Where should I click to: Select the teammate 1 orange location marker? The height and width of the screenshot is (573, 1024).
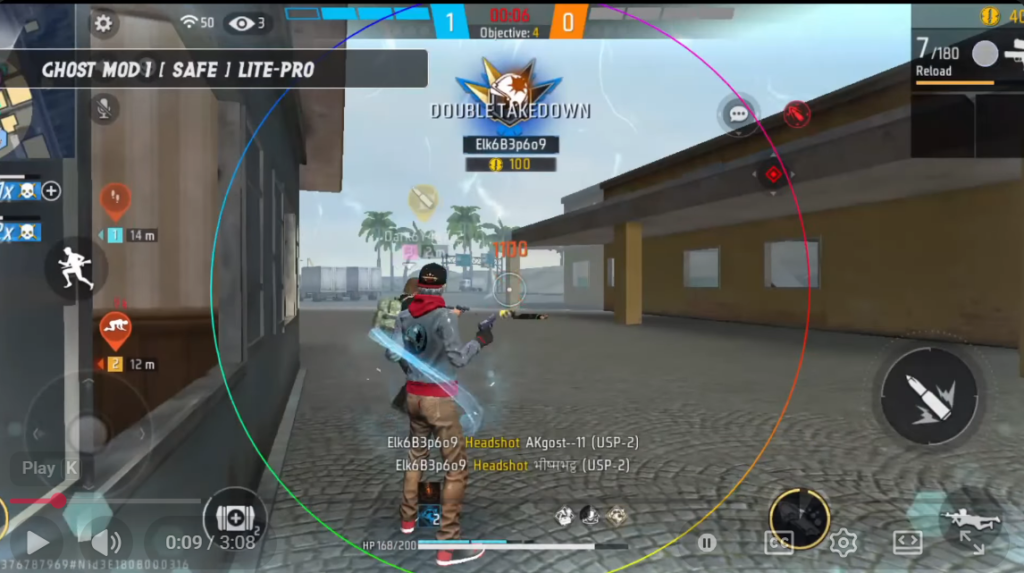tap(115, 200)
